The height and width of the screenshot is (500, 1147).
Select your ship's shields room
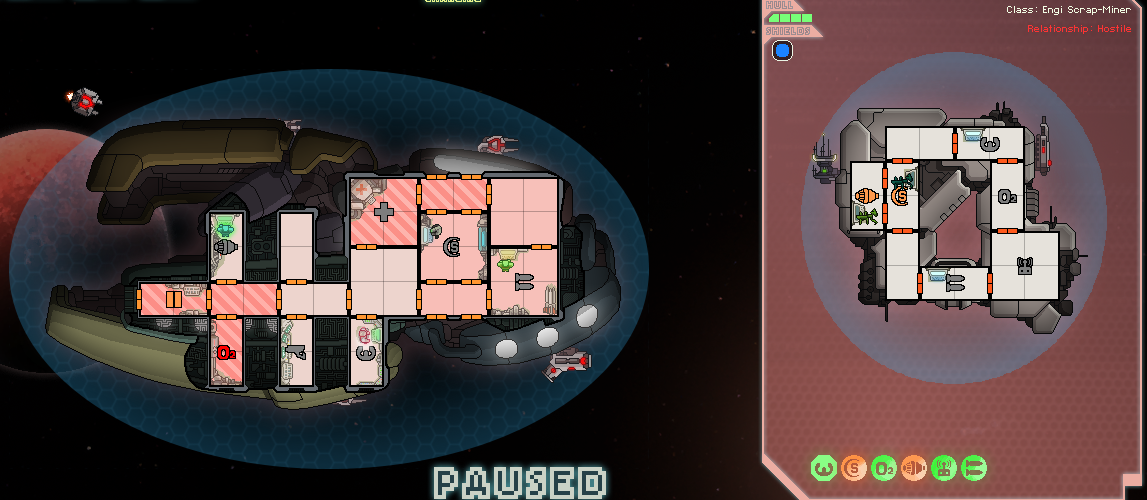point(451,246)
